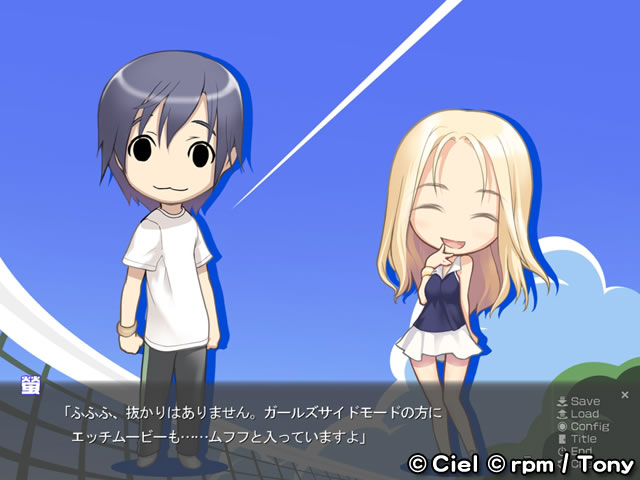
Task: Close the dialogue window with the X
Action: click(x=625, y=395)
